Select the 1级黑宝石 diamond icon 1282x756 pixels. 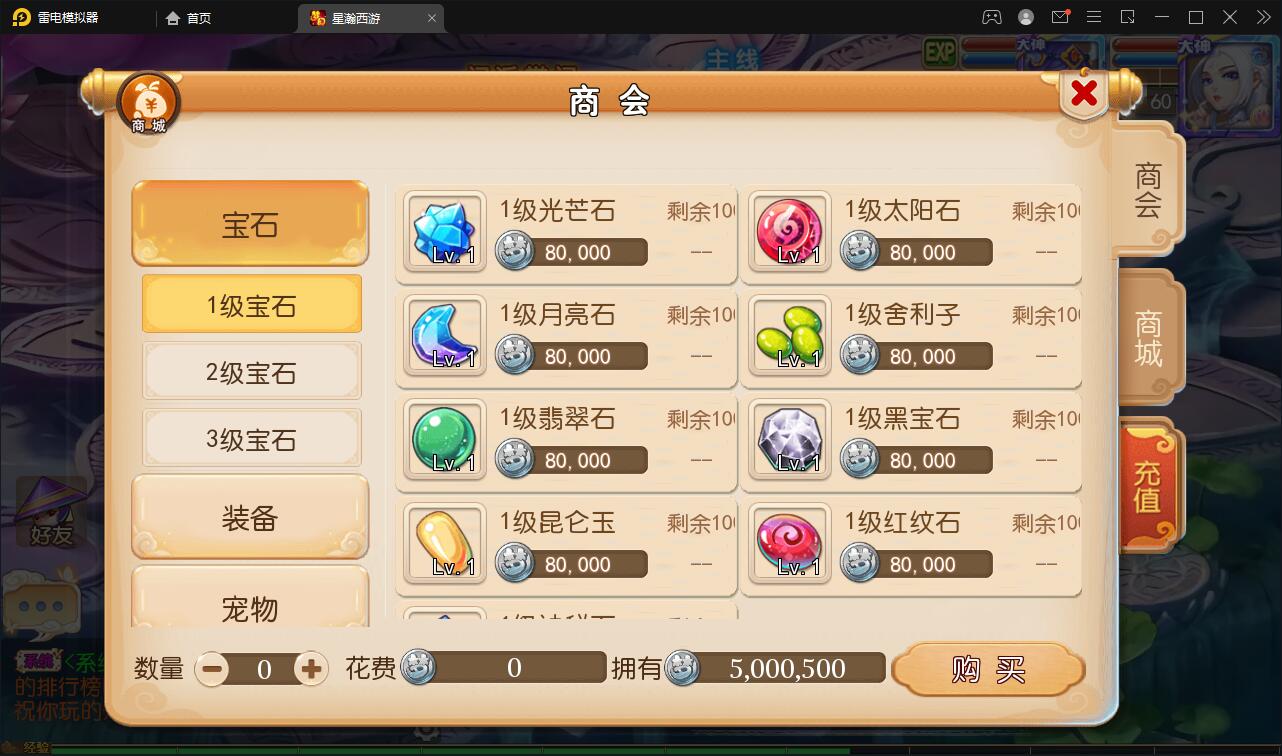[789, 440]
